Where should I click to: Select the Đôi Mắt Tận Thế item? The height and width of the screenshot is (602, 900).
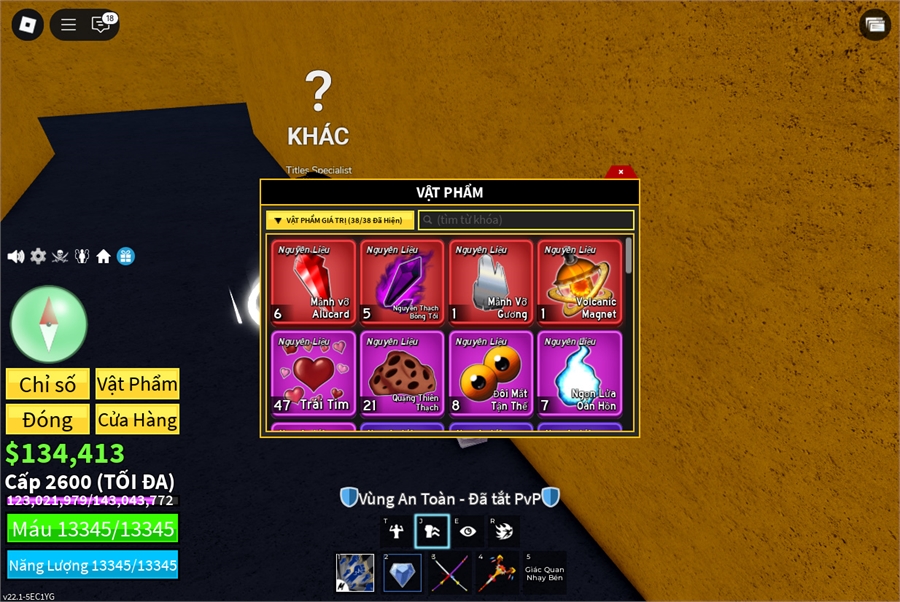tap(491, 373)
